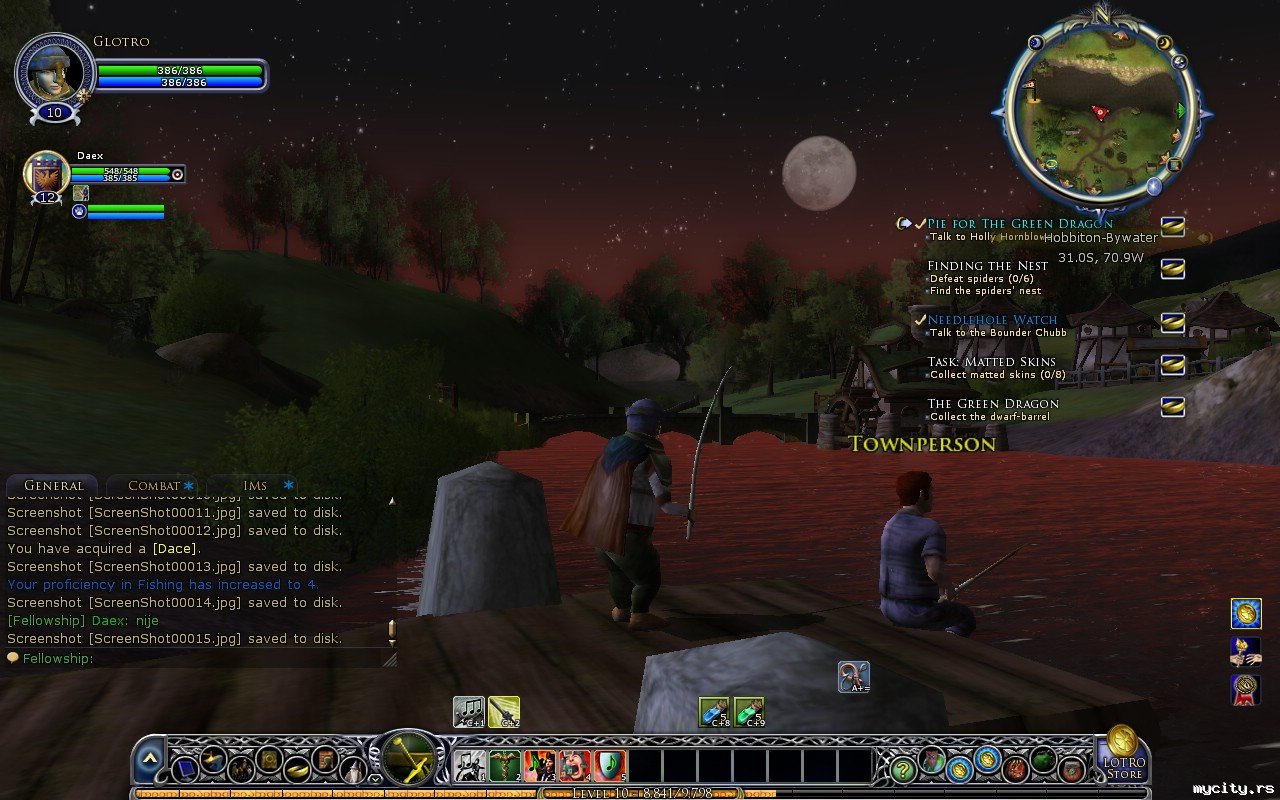Click the ring icon beside The Green Dragon

coord(1172,406)
